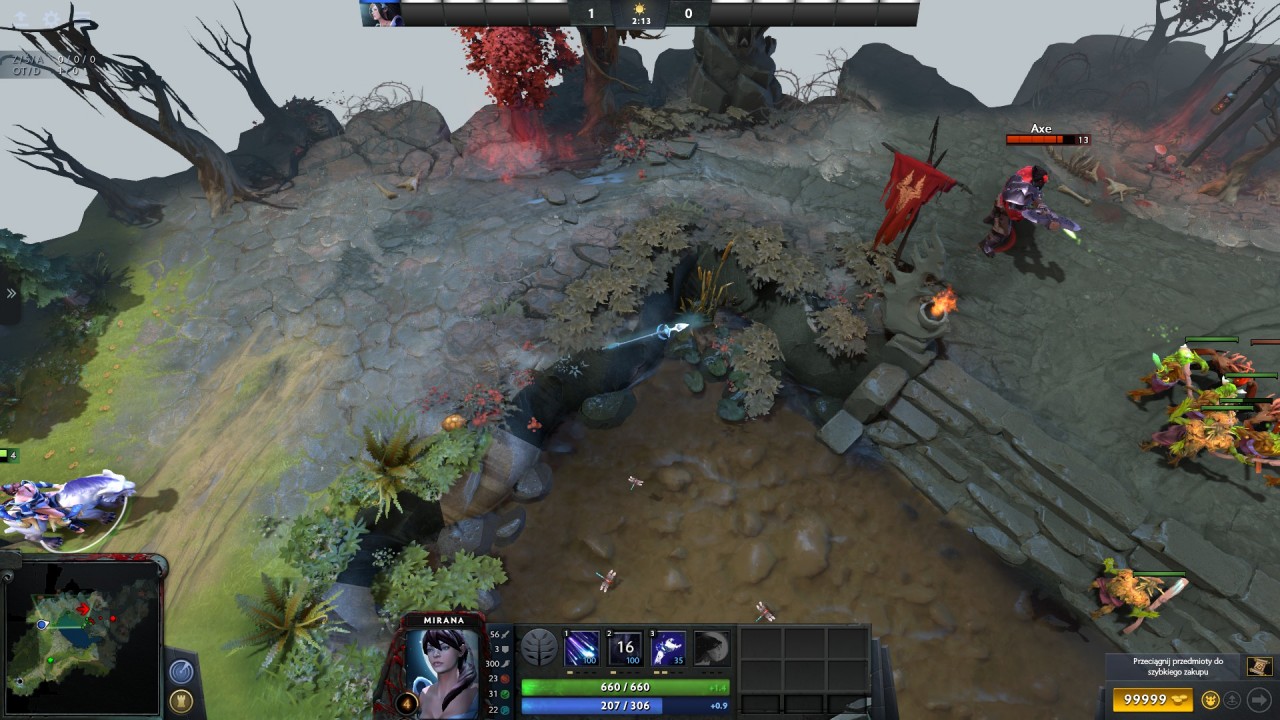Viewport: 1280px width, 720px height.
Task: Click the day-night clock in the top bar
Action: coord(640,13)
